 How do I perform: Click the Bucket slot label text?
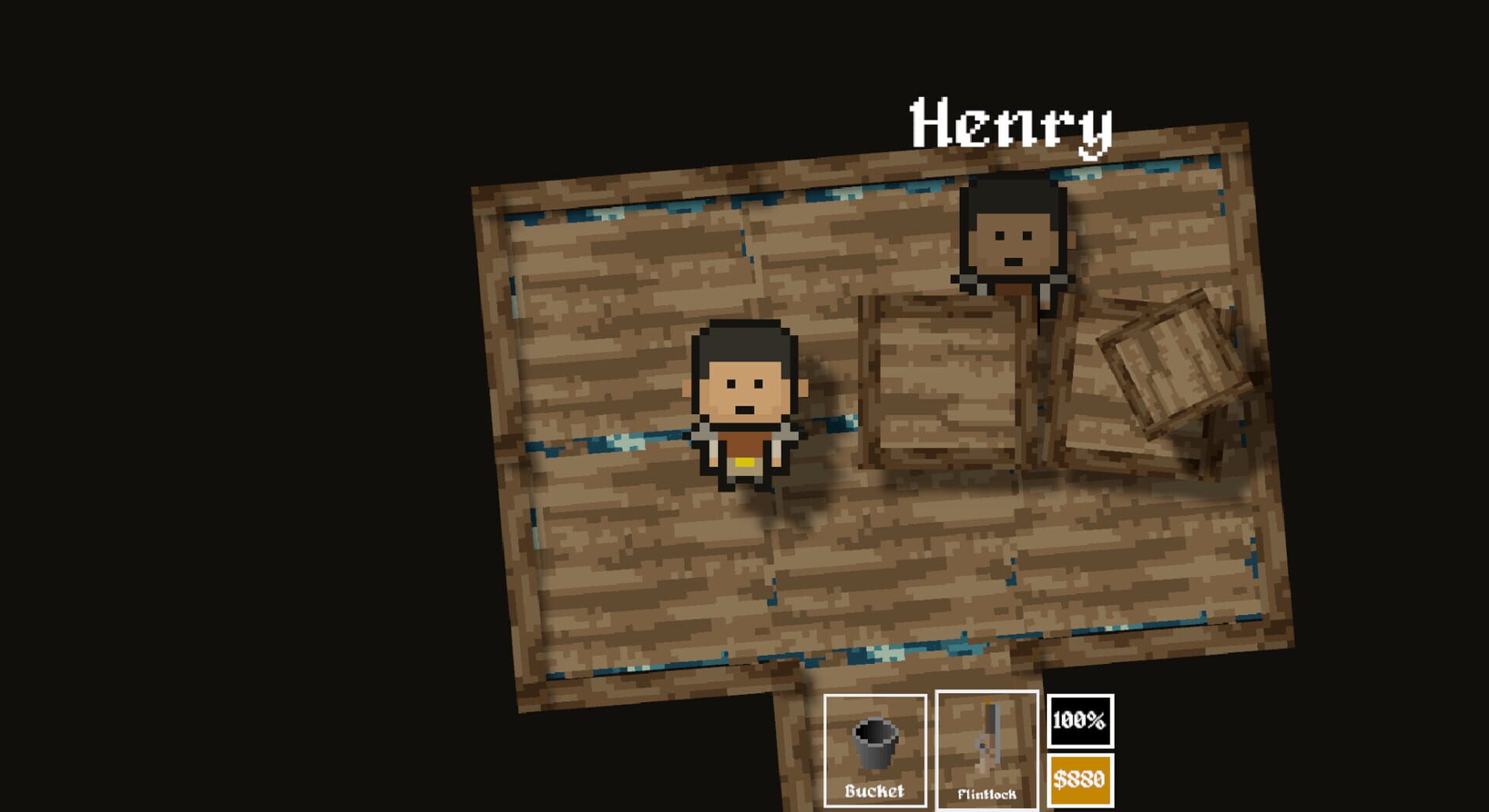[x=875, y=792]
